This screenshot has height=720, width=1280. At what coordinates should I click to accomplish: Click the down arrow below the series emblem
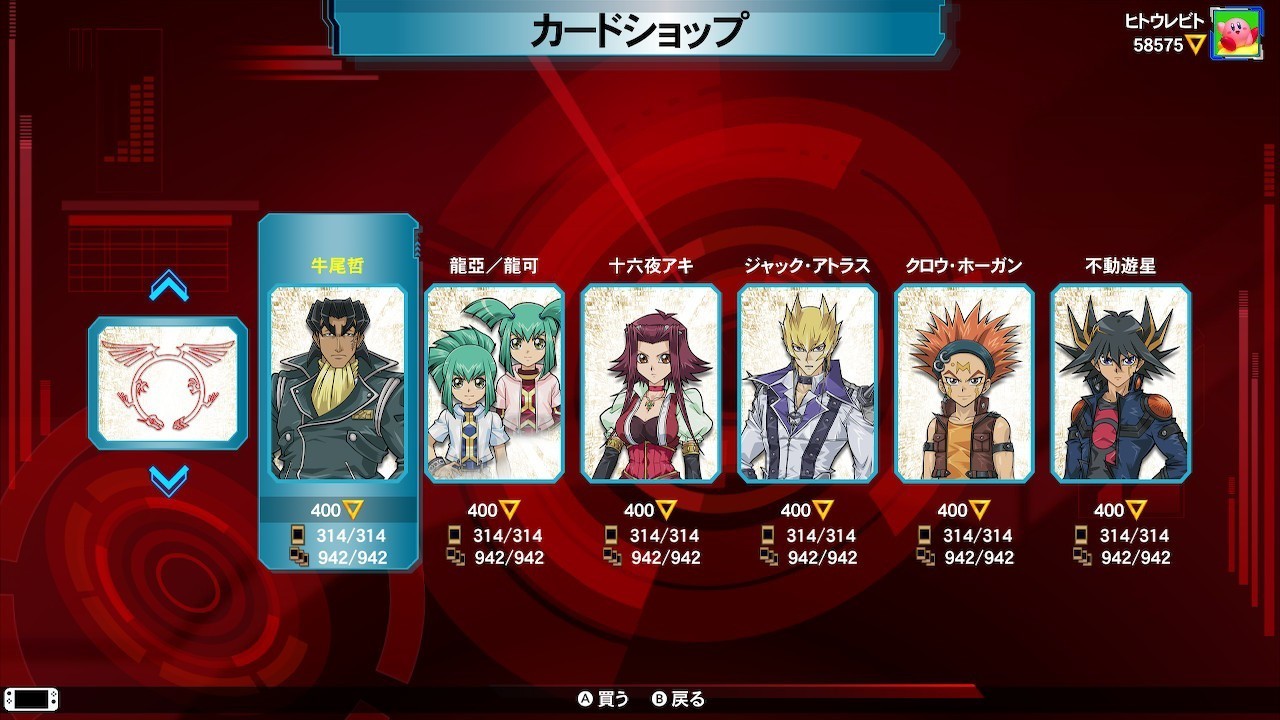click(168, 480)
